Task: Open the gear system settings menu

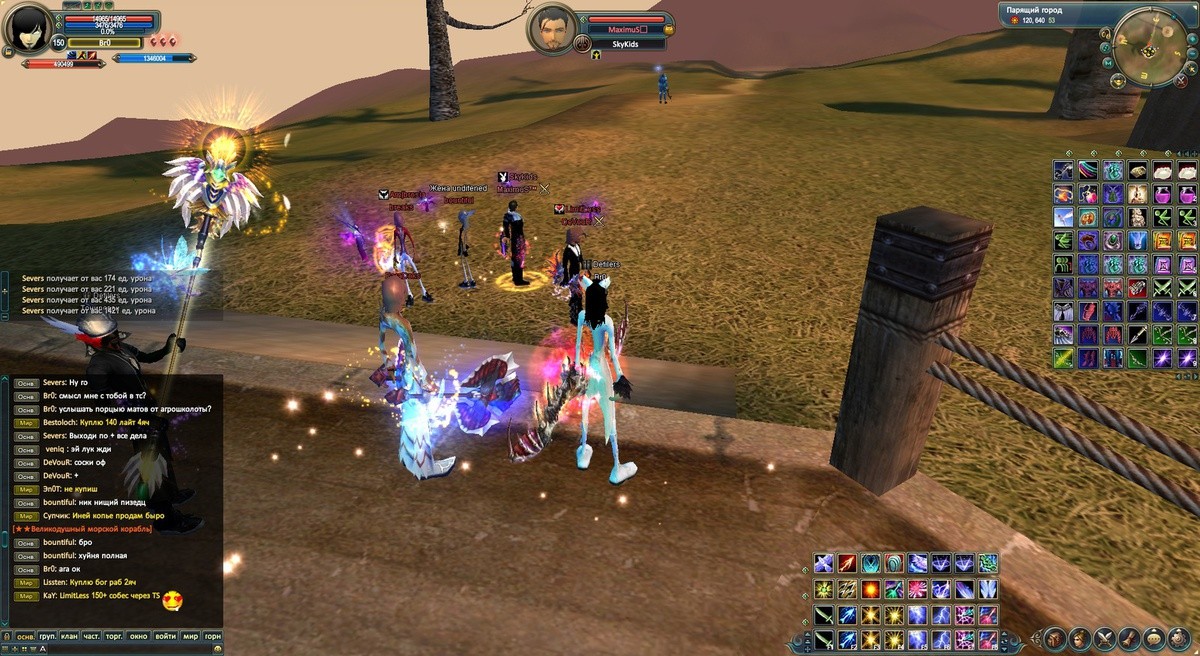Action: (x=1179, y=638)
